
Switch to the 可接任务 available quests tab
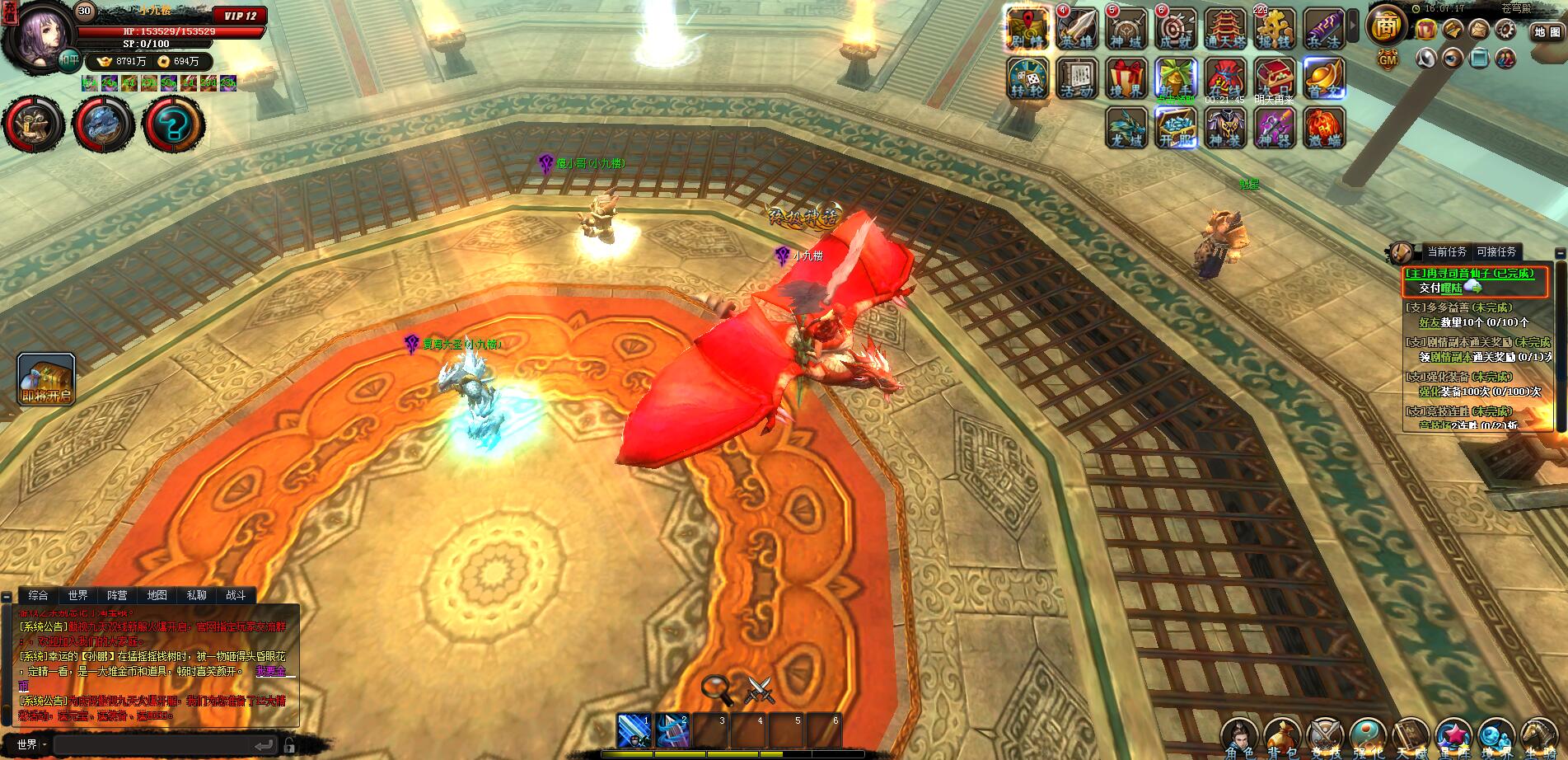pyautogui.click(x=1496, y=252)
